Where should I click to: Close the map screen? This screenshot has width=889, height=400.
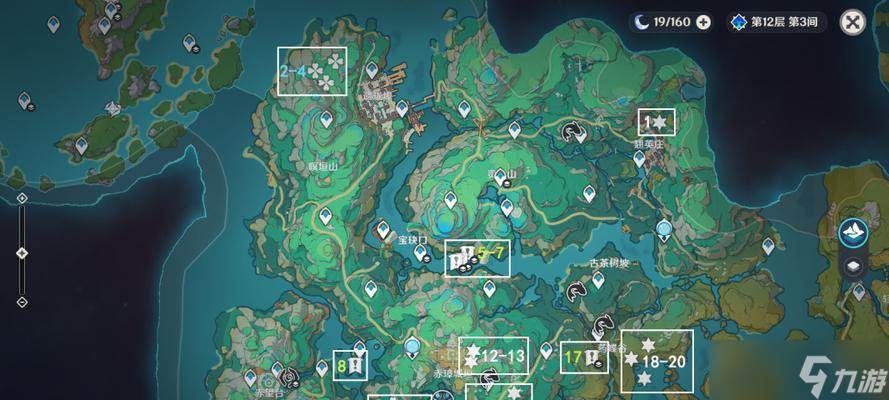coord(852,22)
